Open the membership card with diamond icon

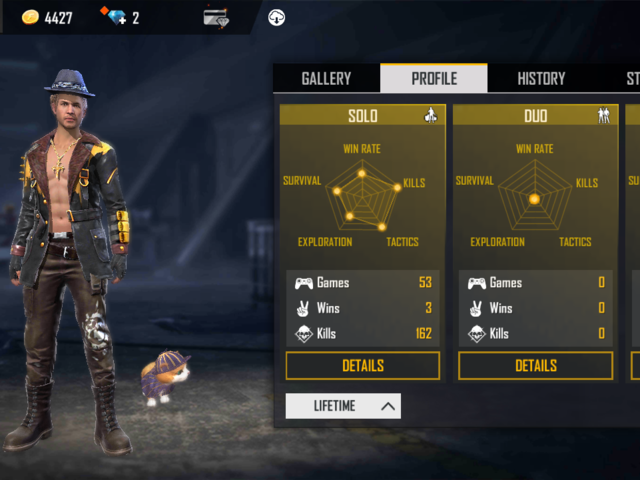click(x=216, y=17)
